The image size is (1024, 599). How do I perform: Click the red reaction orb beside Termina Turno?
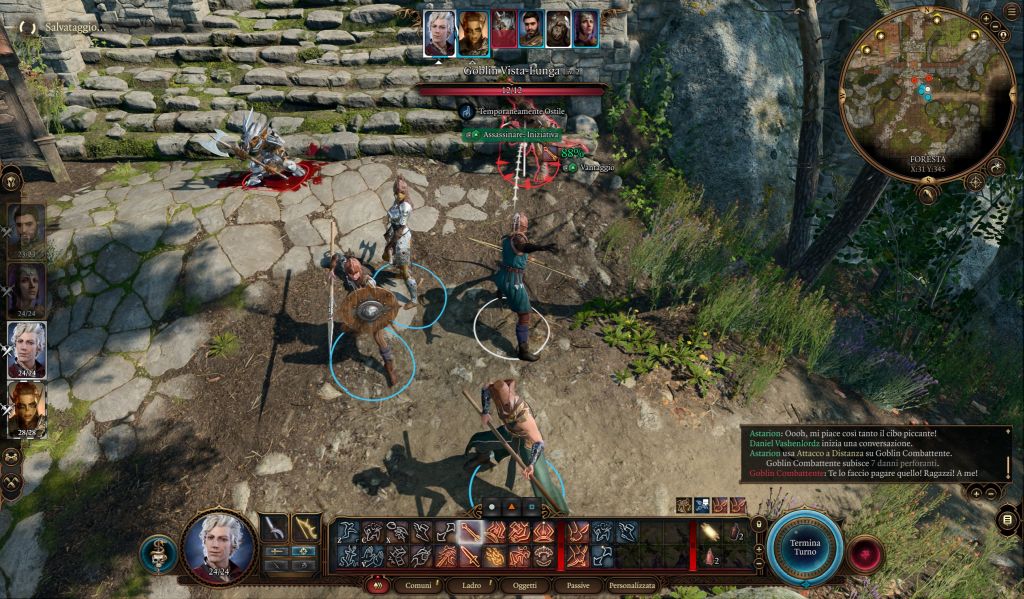click(864, 553)
